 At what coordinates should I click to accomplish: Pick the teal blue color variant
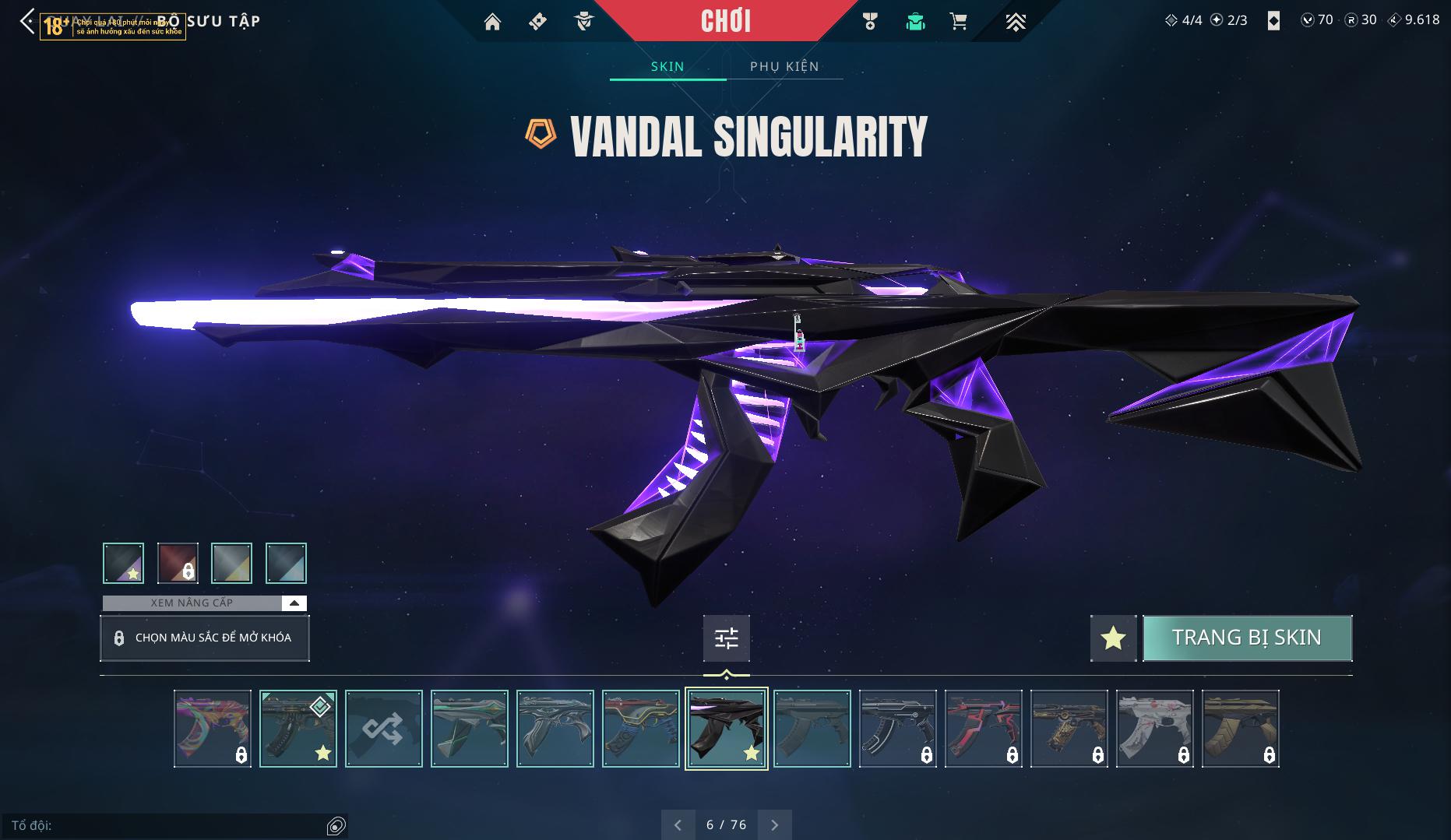click(286, 563)
